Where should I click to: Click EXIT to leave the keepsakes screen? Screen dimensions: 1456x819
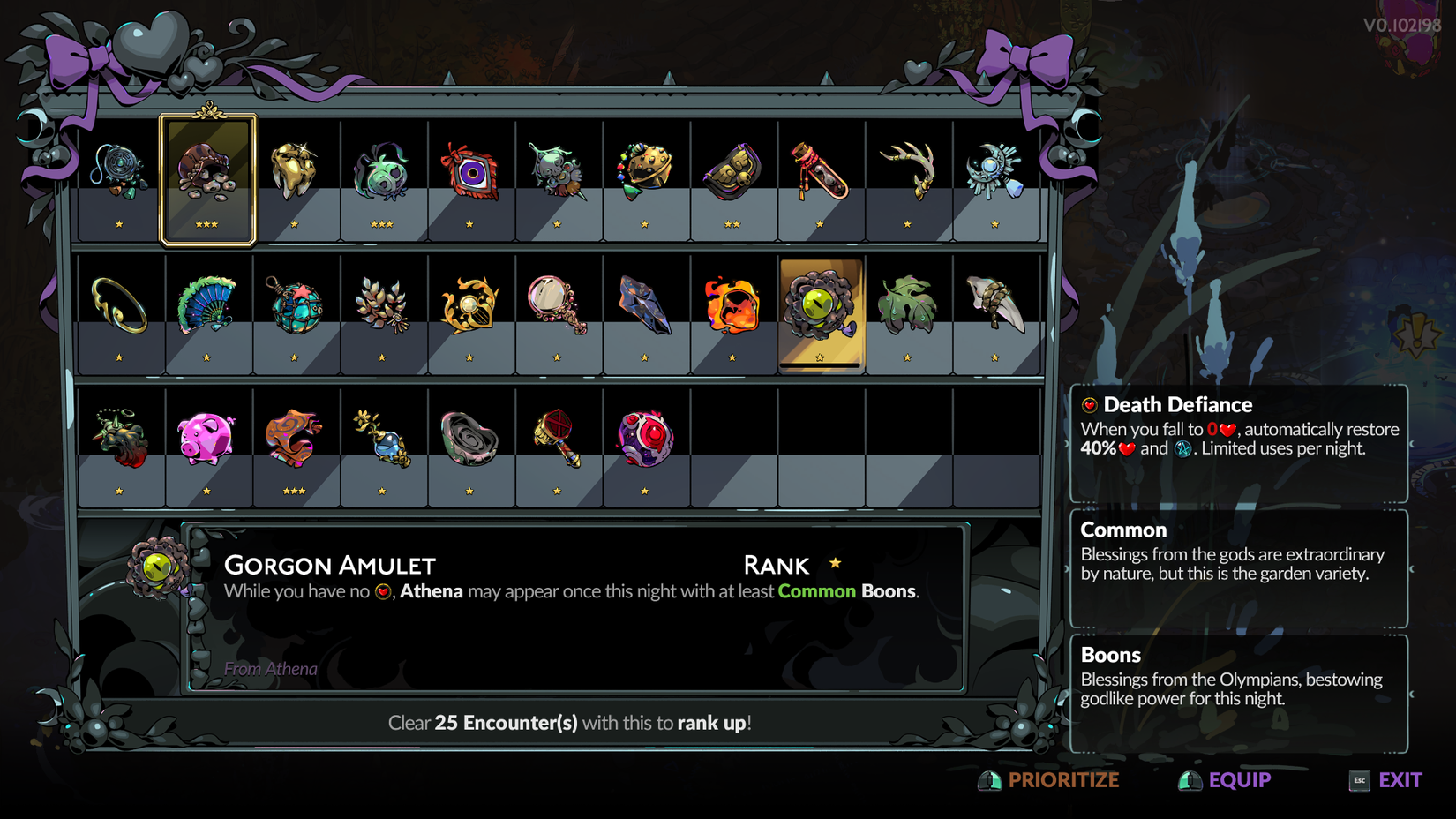1399,780
